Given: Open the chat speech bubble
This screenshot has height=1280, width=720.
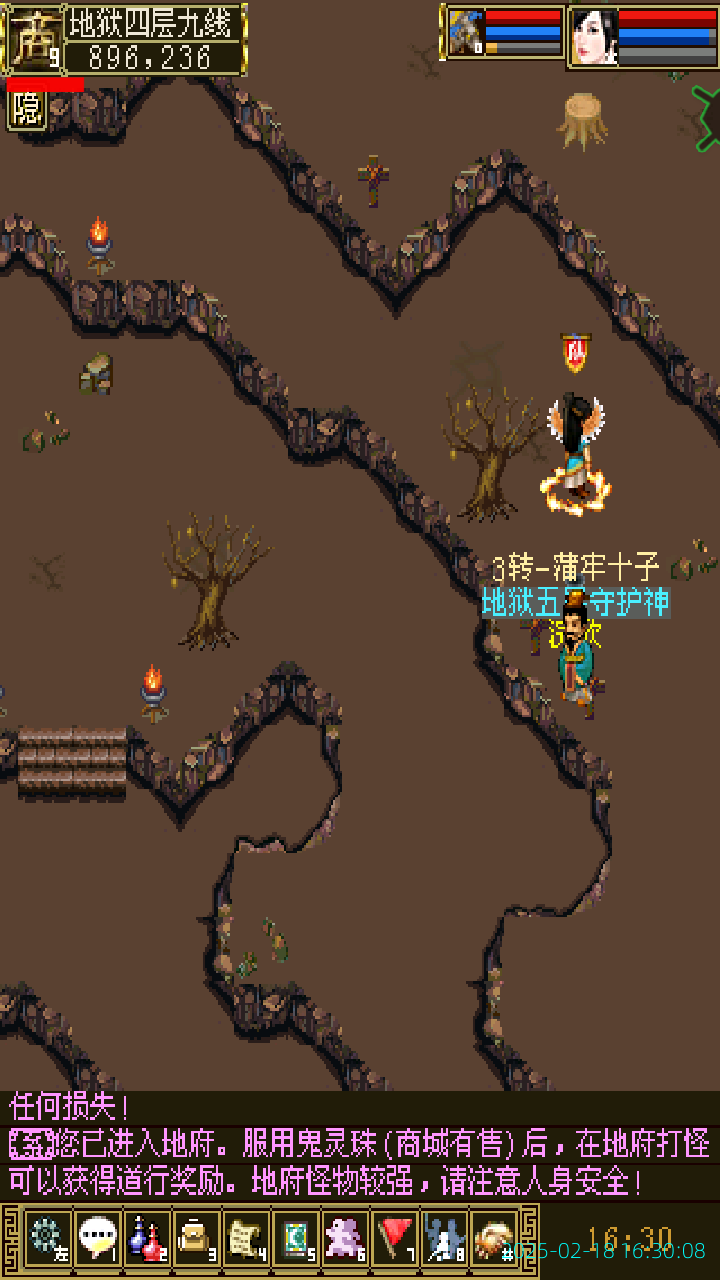Looking at the screenshot, I should [x=97, y=1237].
